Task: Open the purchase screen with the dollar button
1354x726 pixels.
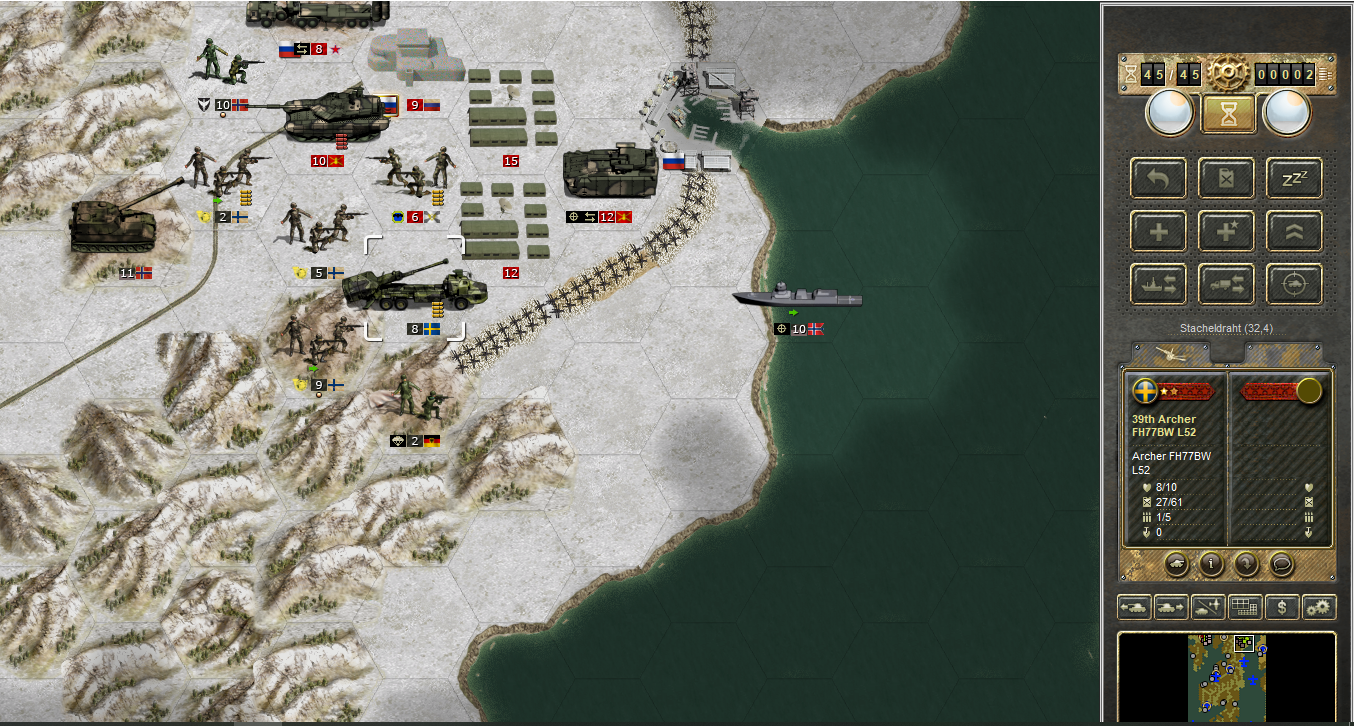Action: 1281,607
